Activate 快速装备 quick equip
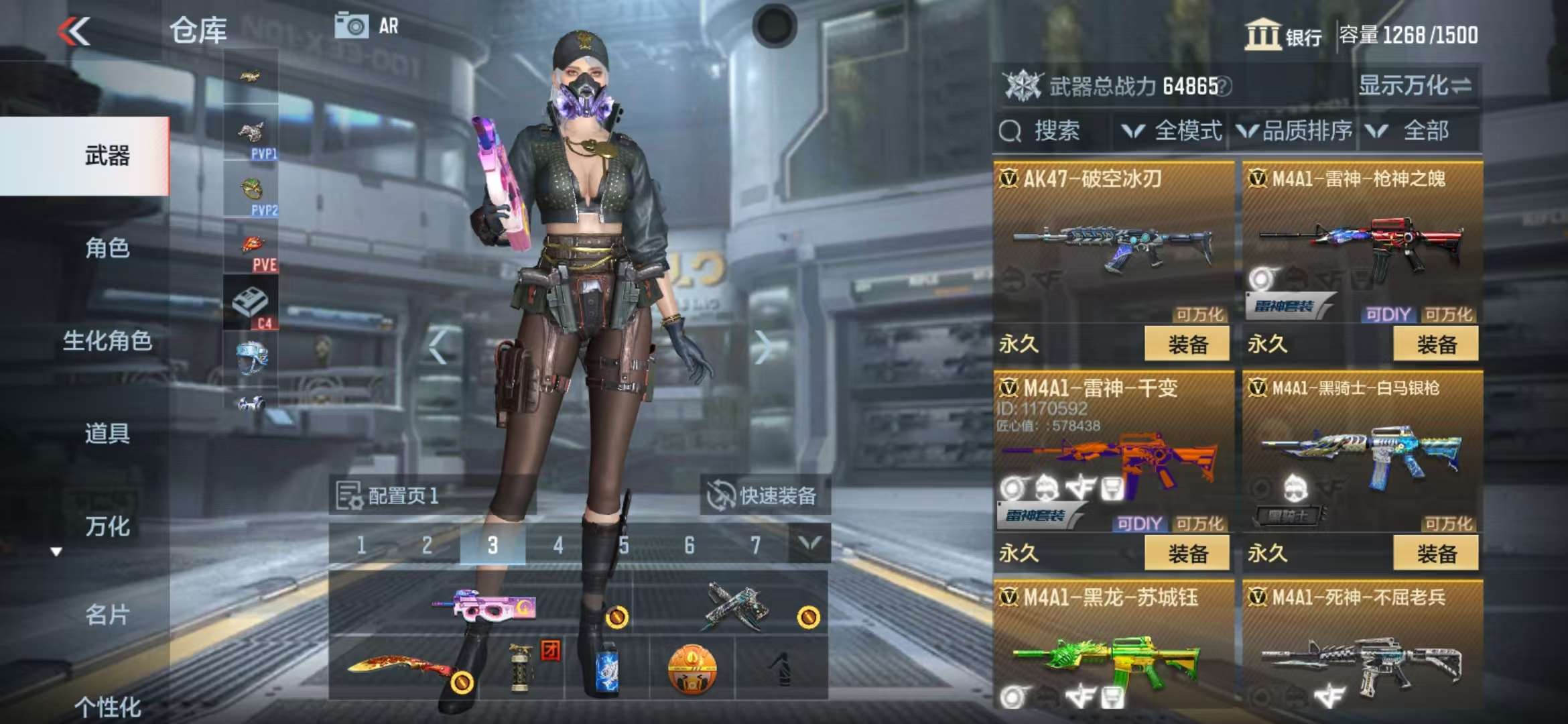This screenshot has height=724, width=1568. tap(764, 496)
